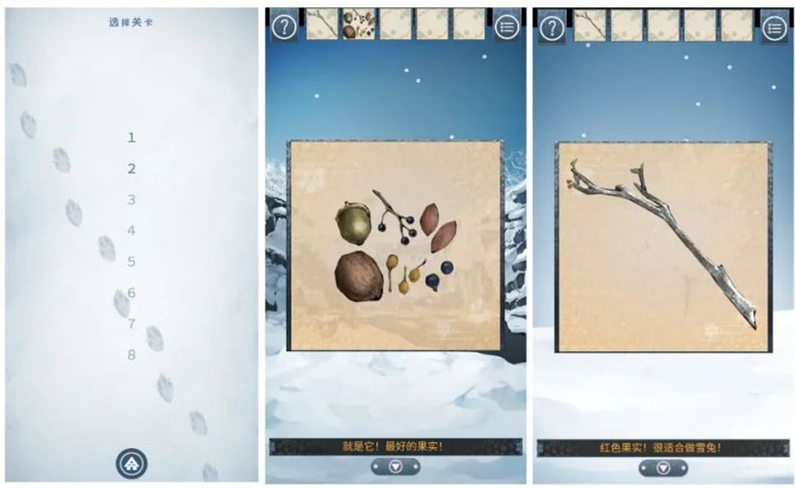
Task: Tap the down arrow under the 红色果实 caption
Action: [662, 467]
